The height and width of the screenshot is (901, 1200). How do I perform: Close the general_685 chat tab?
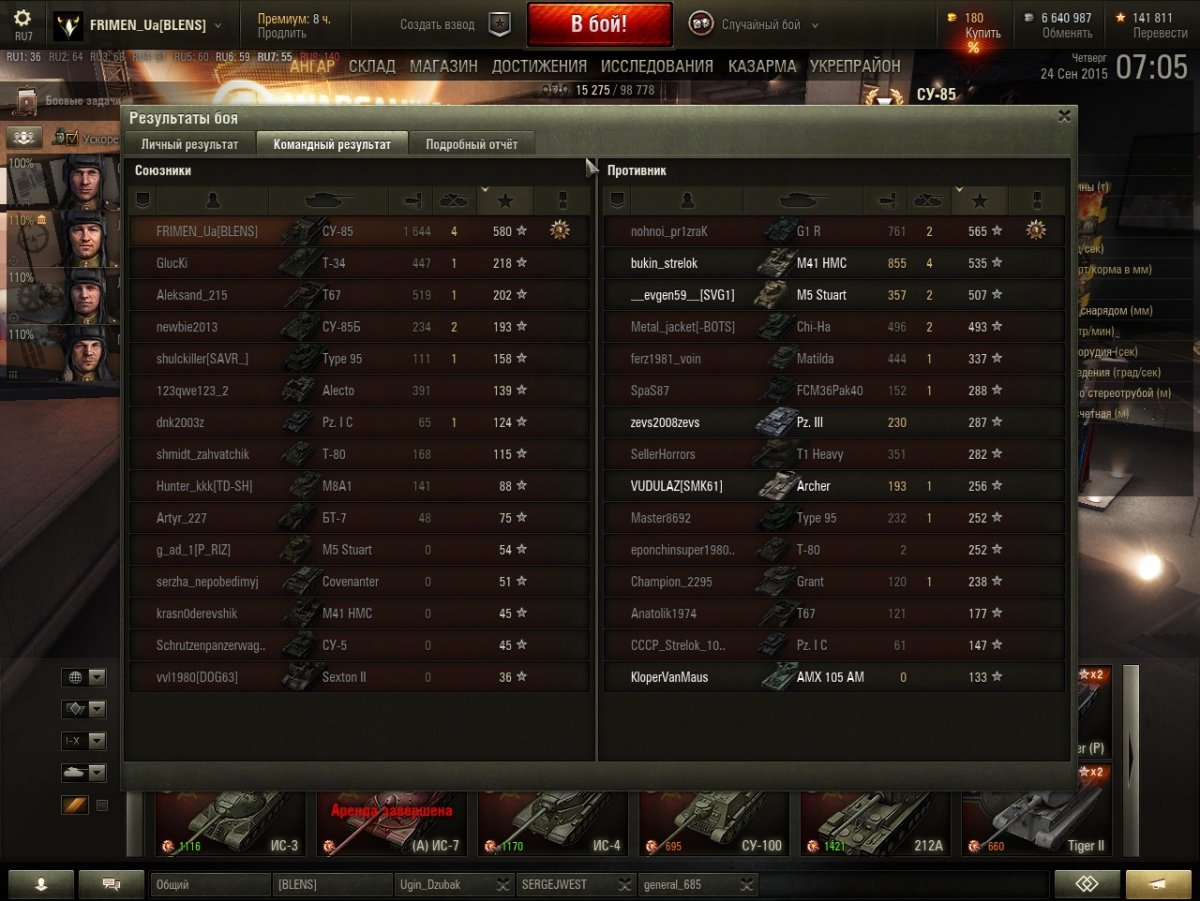(746, 885)
